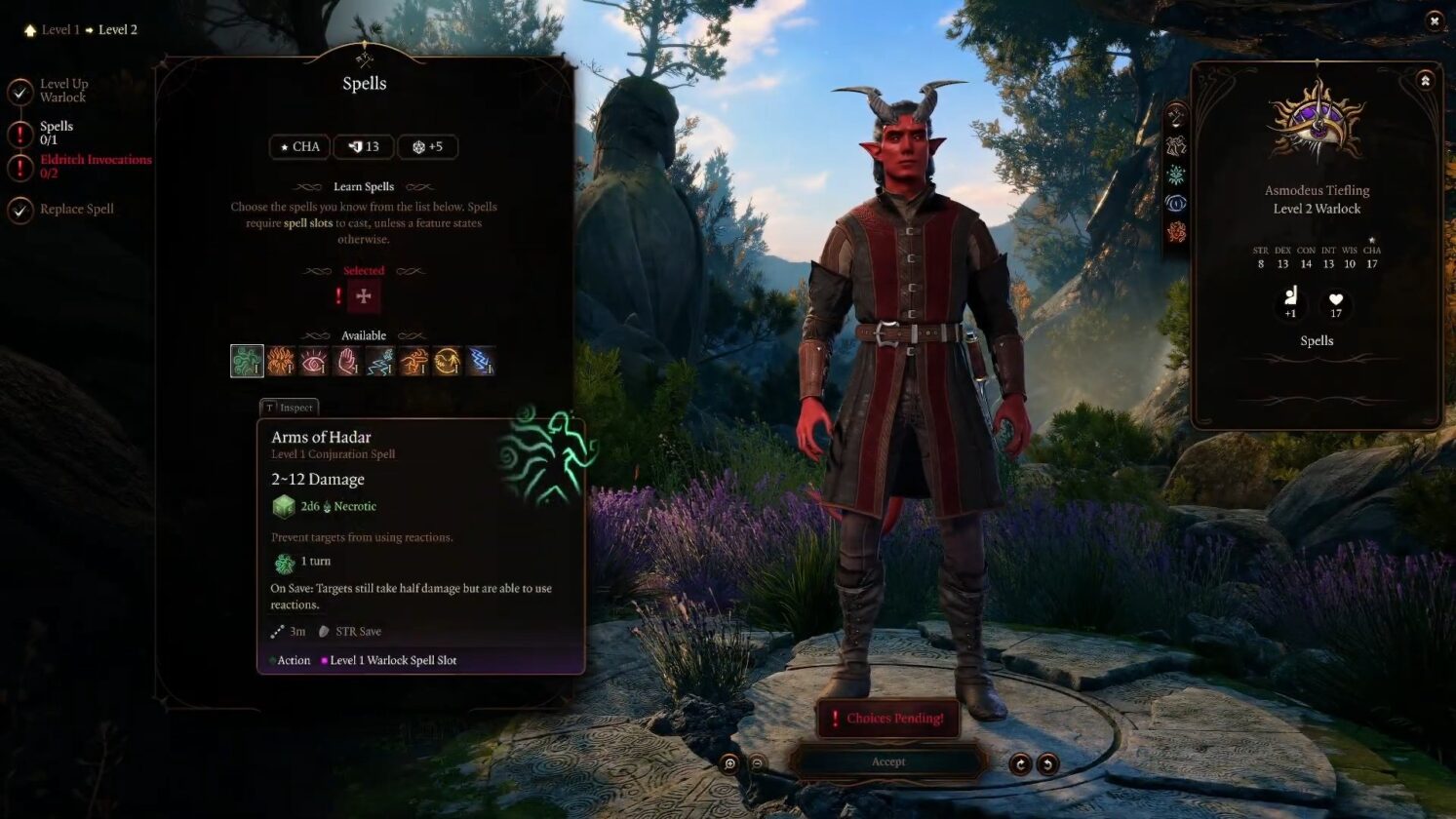The width and height of the screenshot is (1456, 819).
Task: Select the Arms of Hadar spell
Action: click(x=247, y=361)
